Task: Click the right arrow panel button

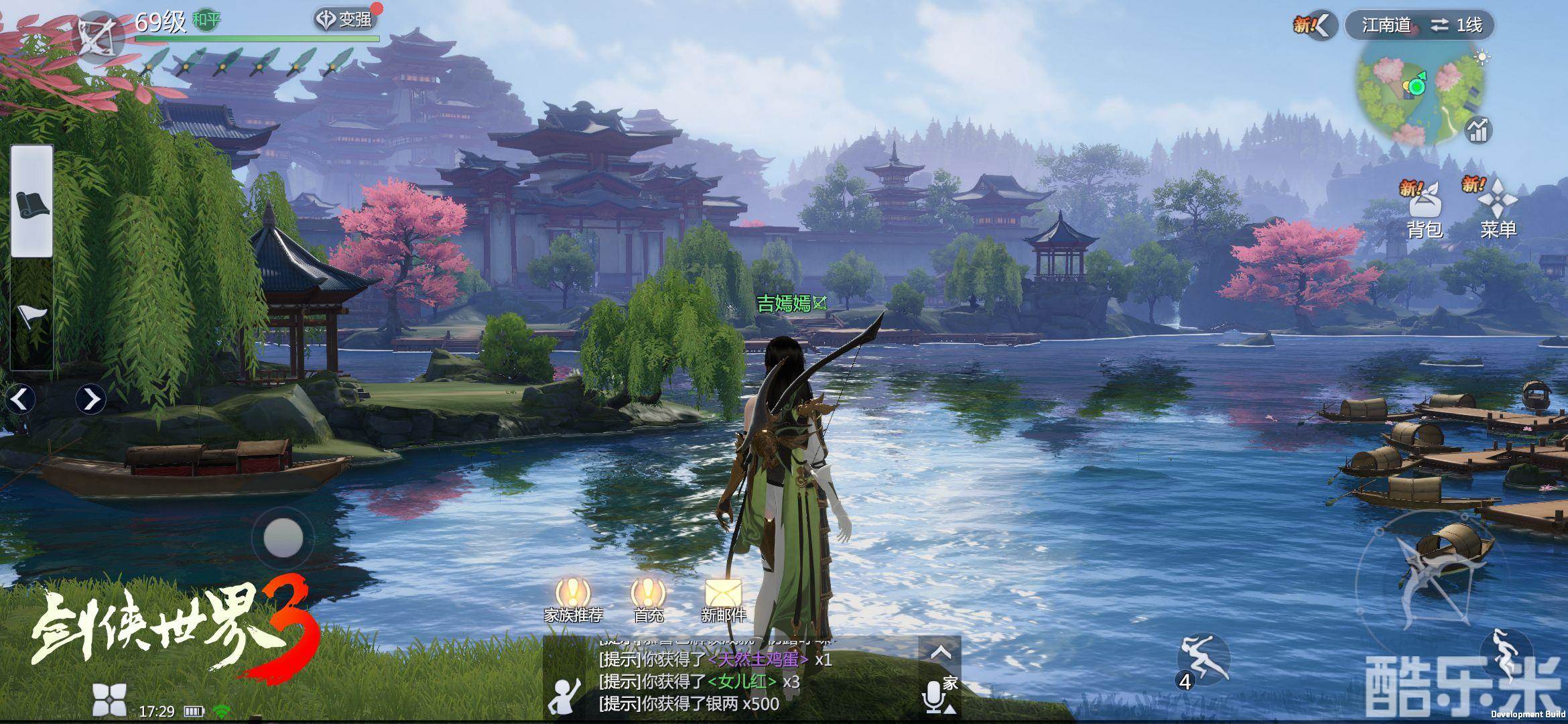Action: pos(90,399)
